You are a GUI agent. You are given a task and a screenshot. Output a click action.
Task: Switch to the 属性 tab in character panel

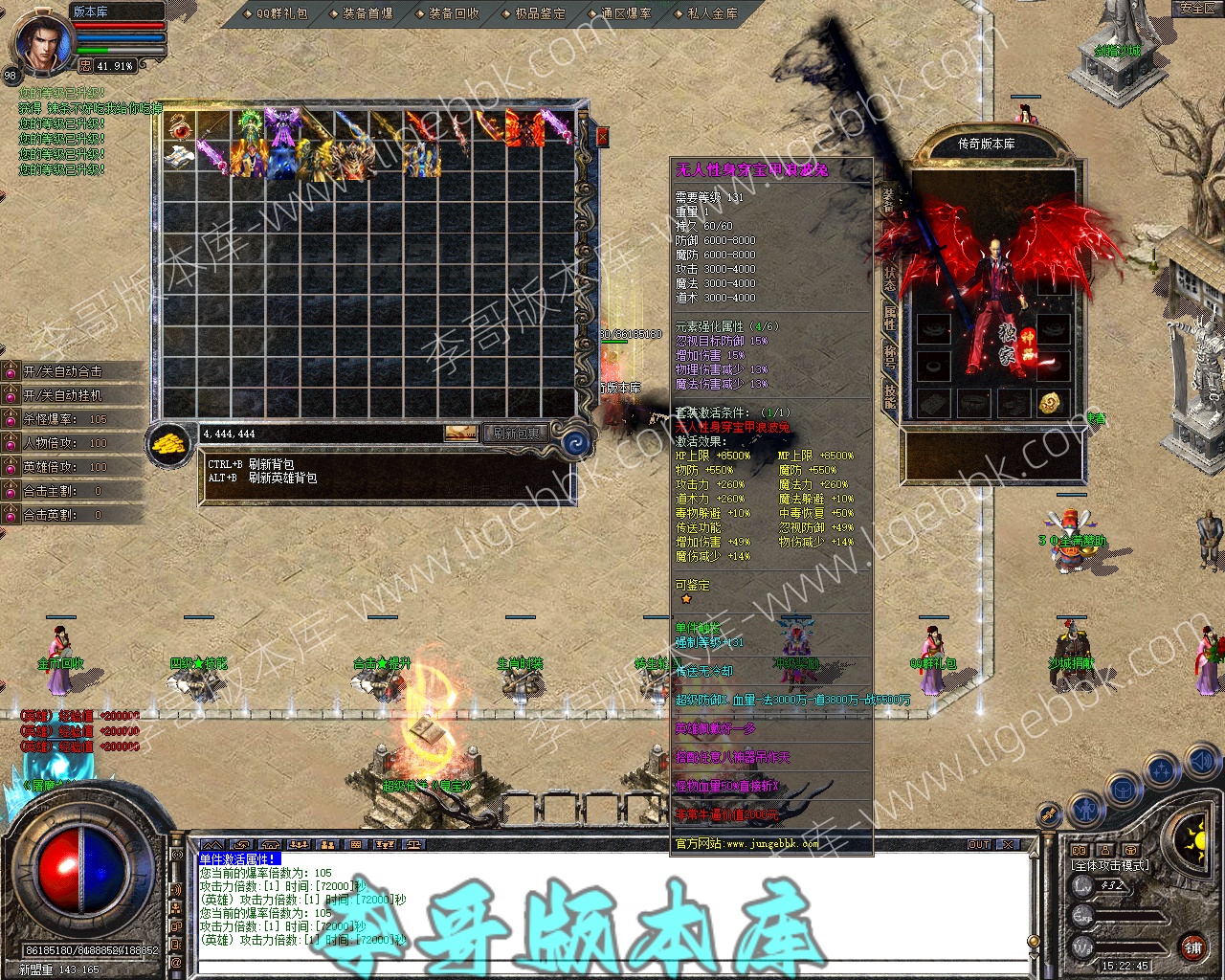(889, 317)
